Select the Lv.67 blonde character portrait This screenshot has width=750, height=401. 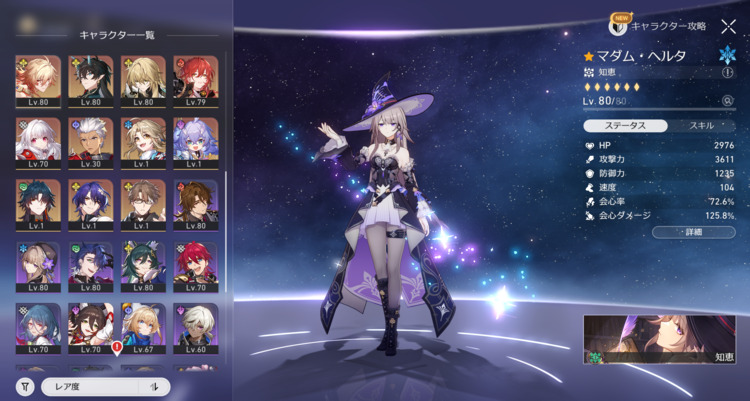point(143,325)
